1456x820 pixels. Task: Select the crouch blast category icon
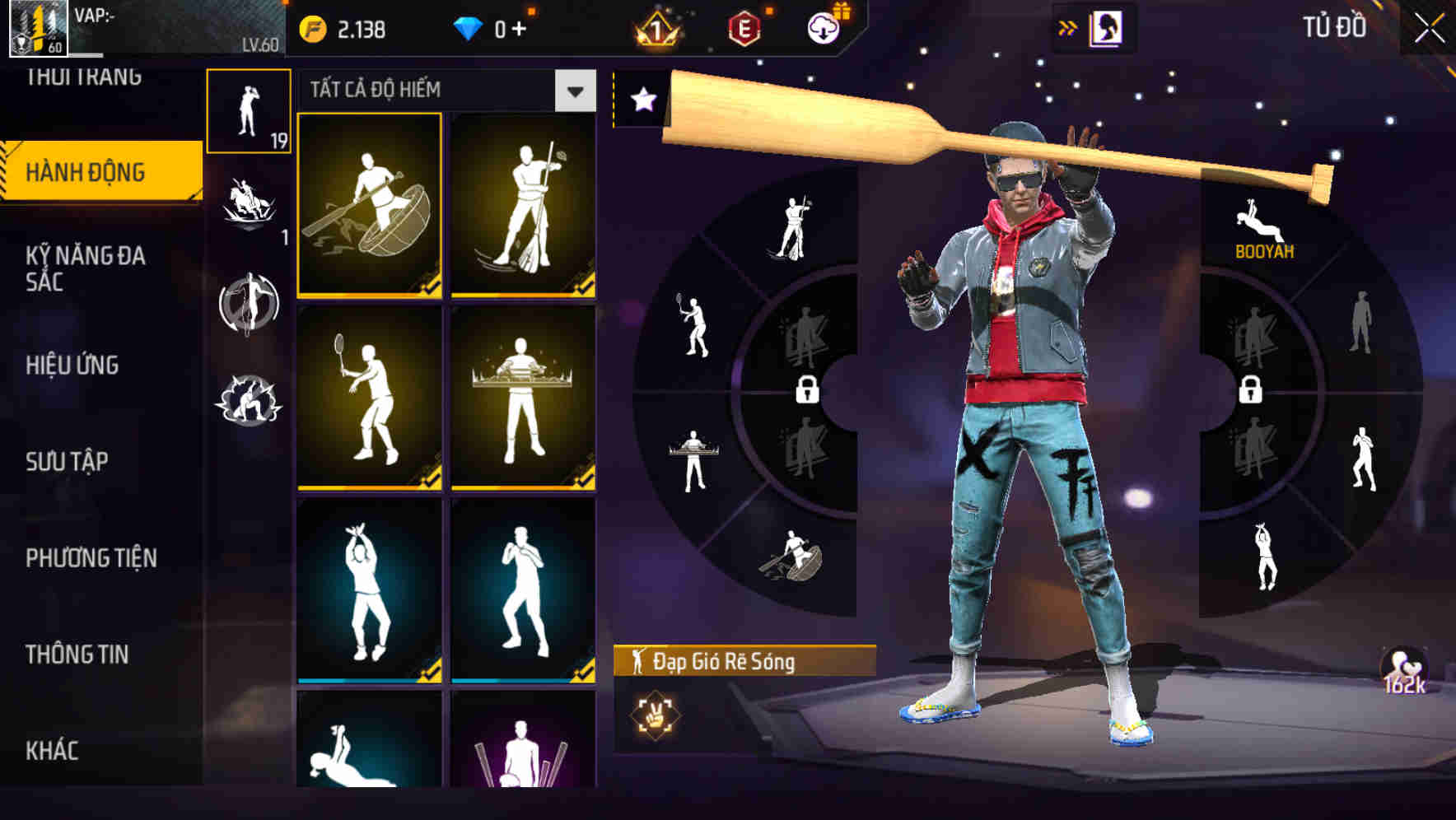click(x=250, y=395)
